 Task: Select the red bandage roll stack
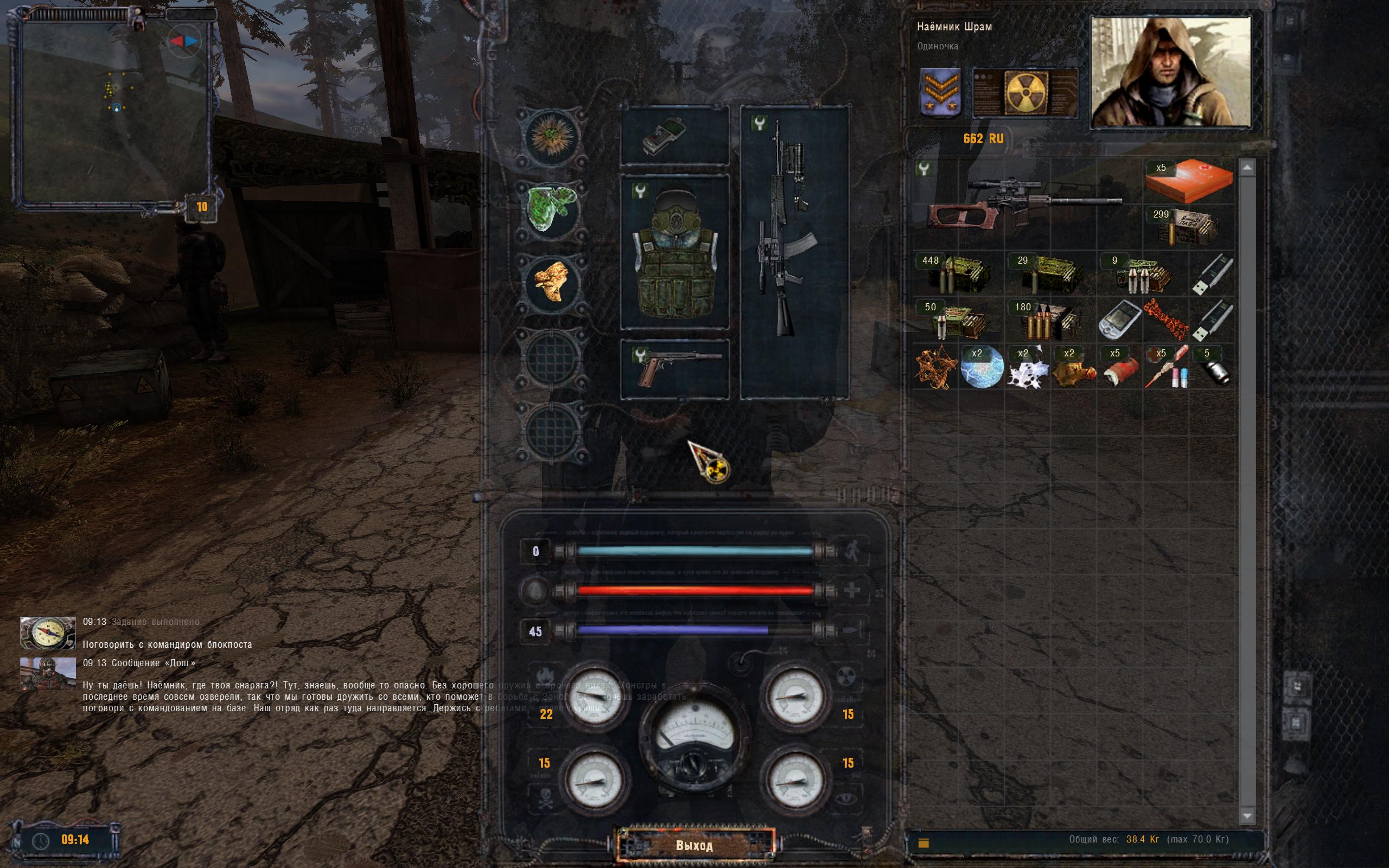pos(1118,368)
